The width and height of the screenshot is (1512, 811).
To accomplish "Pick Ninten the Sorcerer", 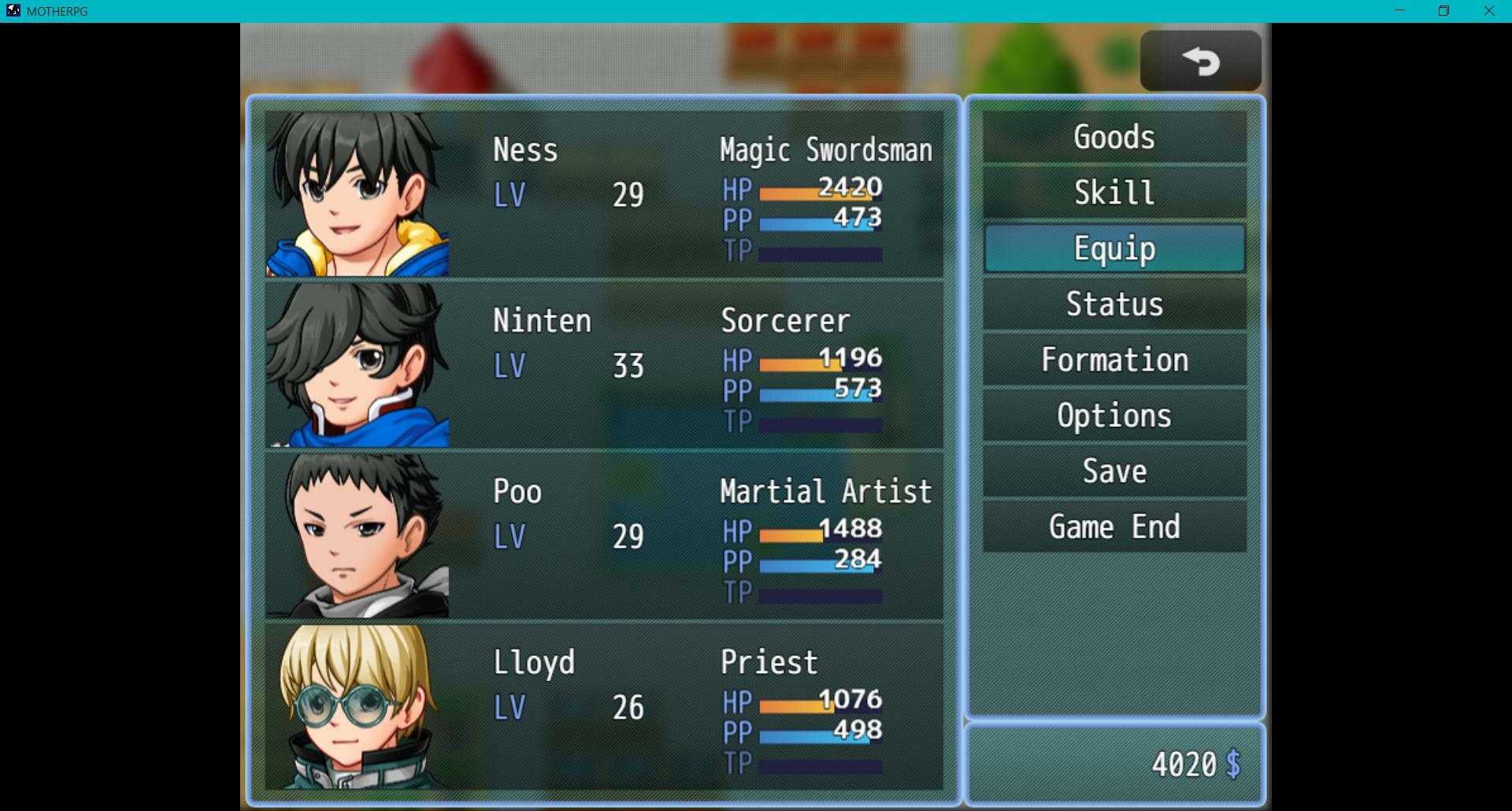I will [603, 365].
